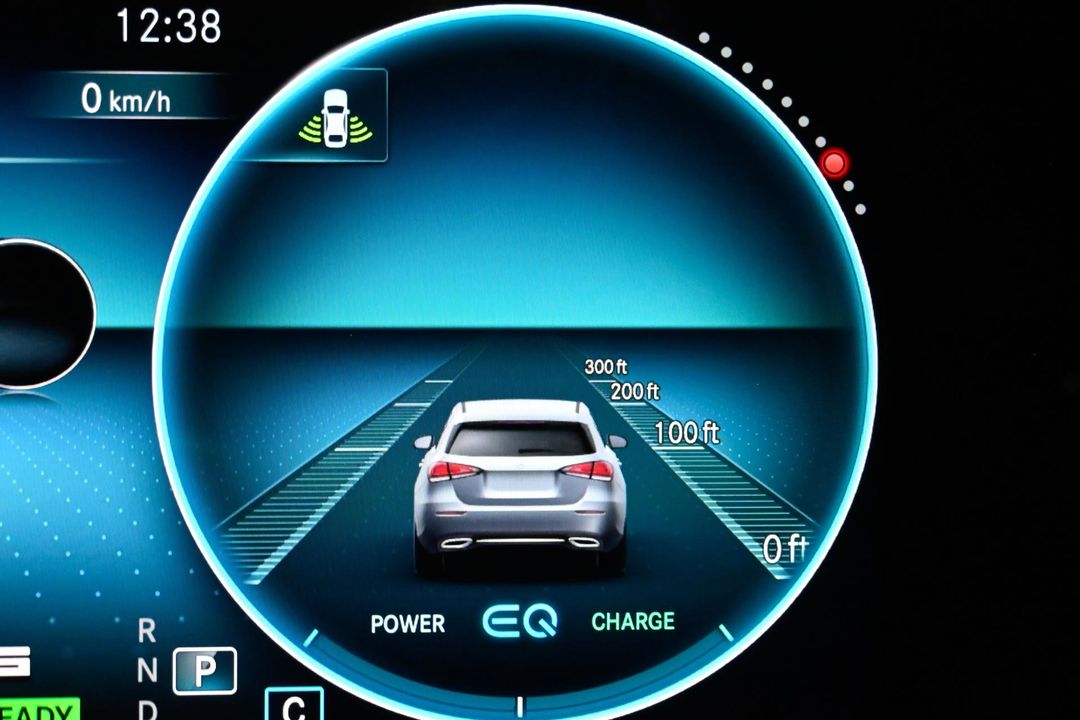Select the P gear indicator box
Screen dimensions: 1080x720
pos(205,670)
